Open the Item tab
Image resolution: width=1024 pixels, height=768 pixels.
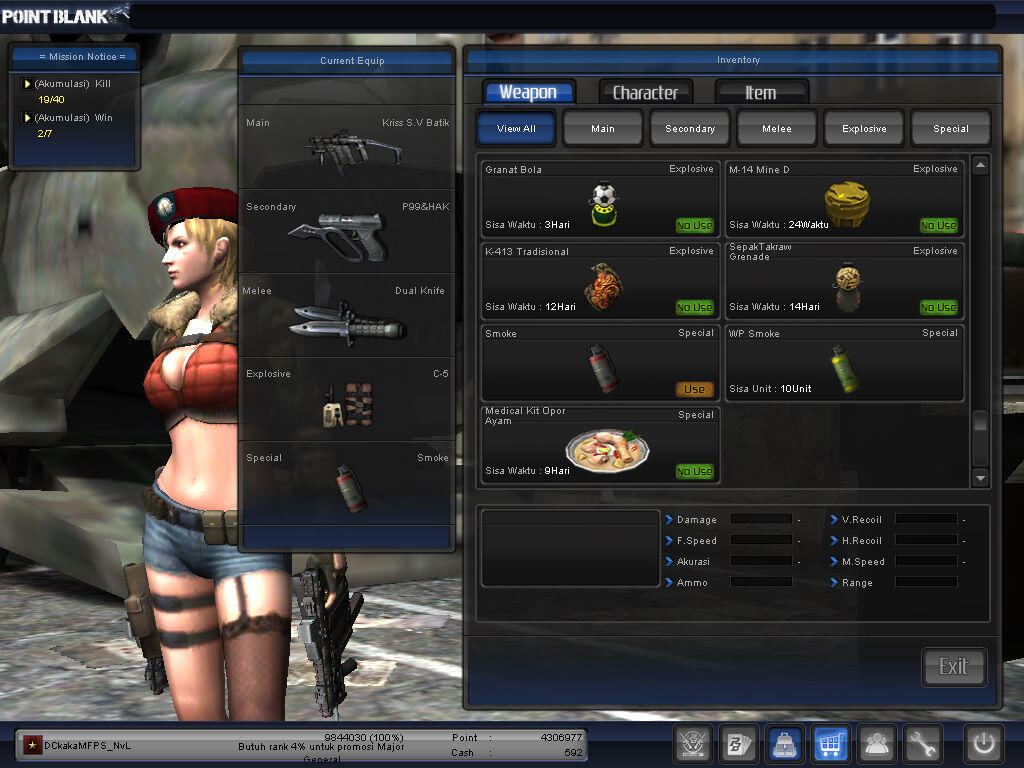(760, 92)
